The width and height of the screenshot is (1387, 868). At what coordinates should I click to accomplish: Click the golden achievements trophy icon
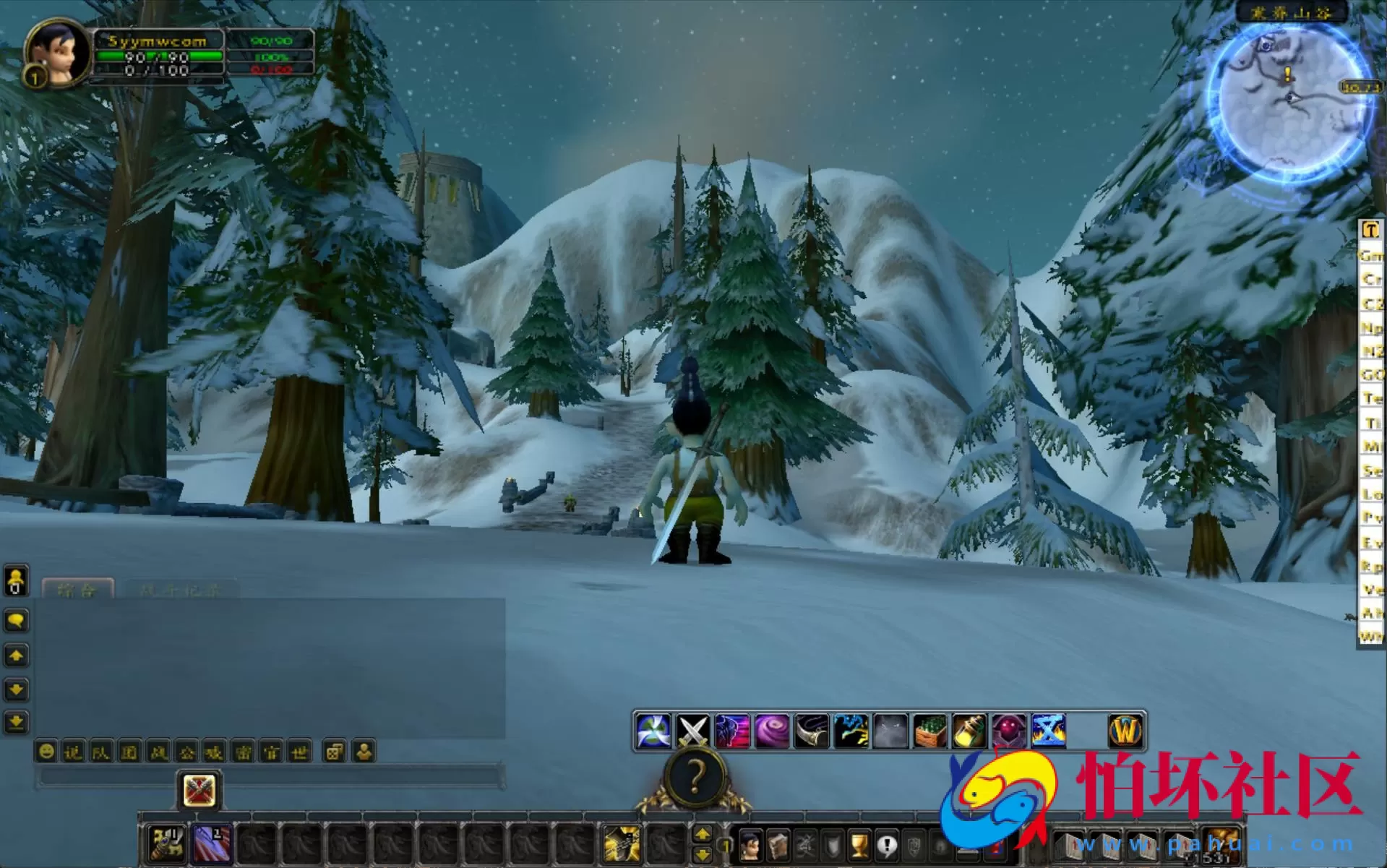[x=858, y=846]
